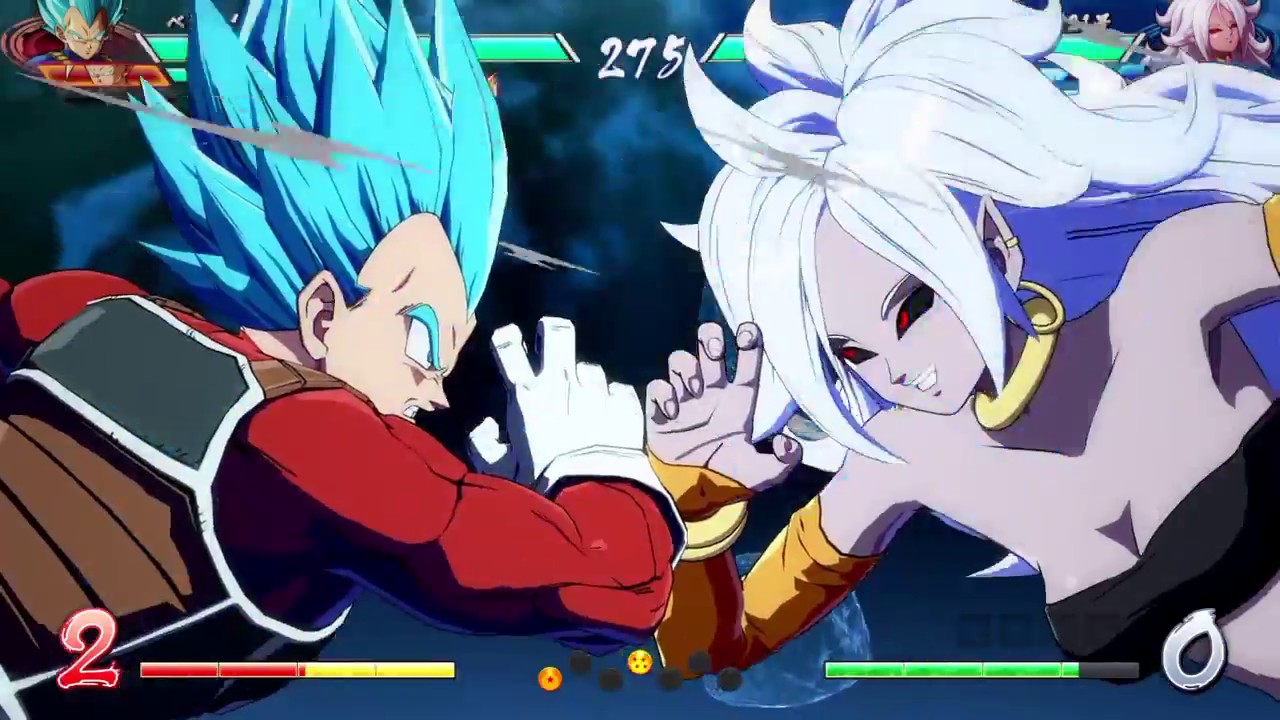Click the sparking teardrop icon bottom right
Image resolution: width=1280 pixels, height=720 pixels.
(1193, 650)
